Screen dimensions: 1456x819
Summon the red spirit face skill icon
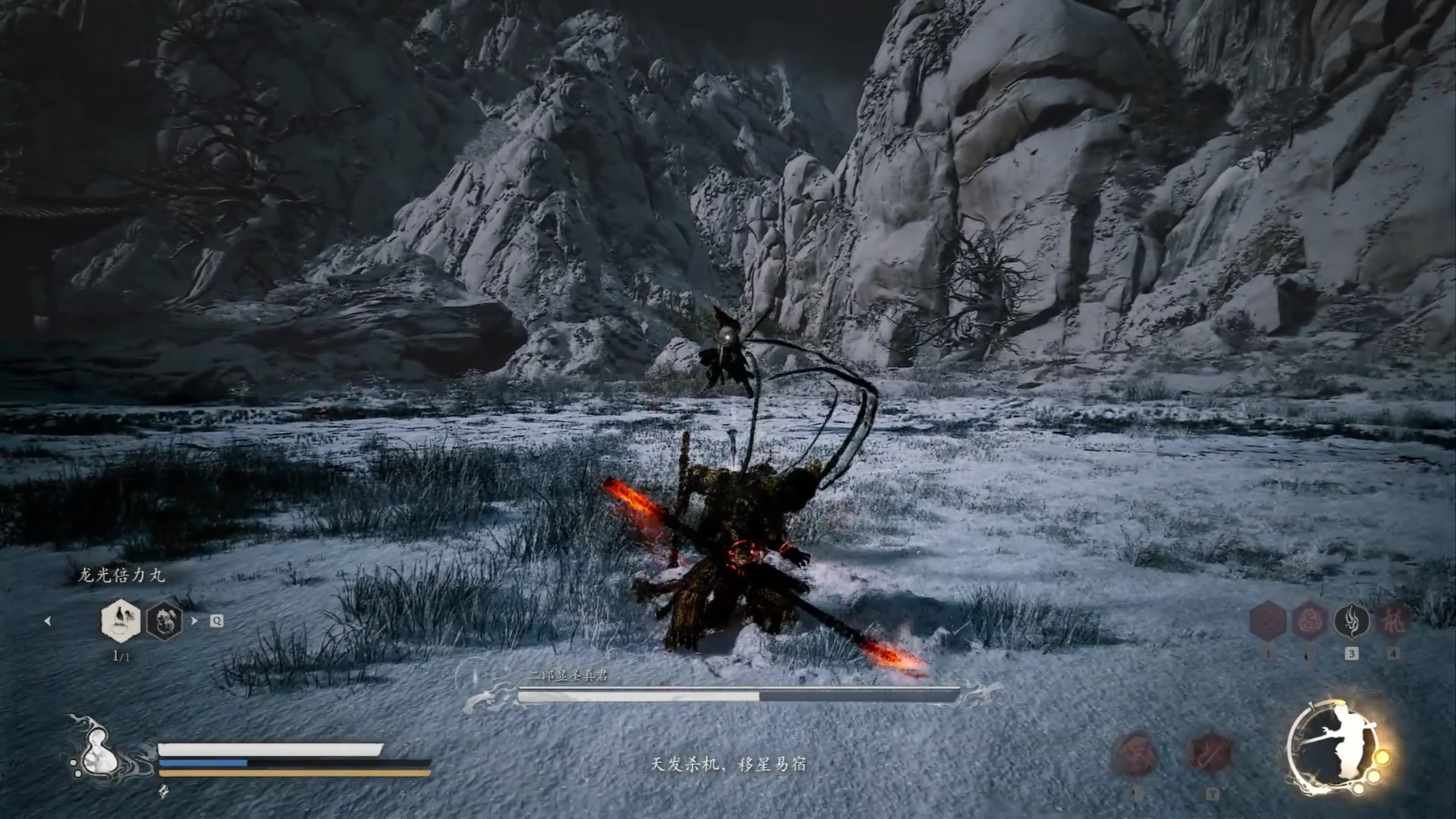click(x=1136, y=753)
